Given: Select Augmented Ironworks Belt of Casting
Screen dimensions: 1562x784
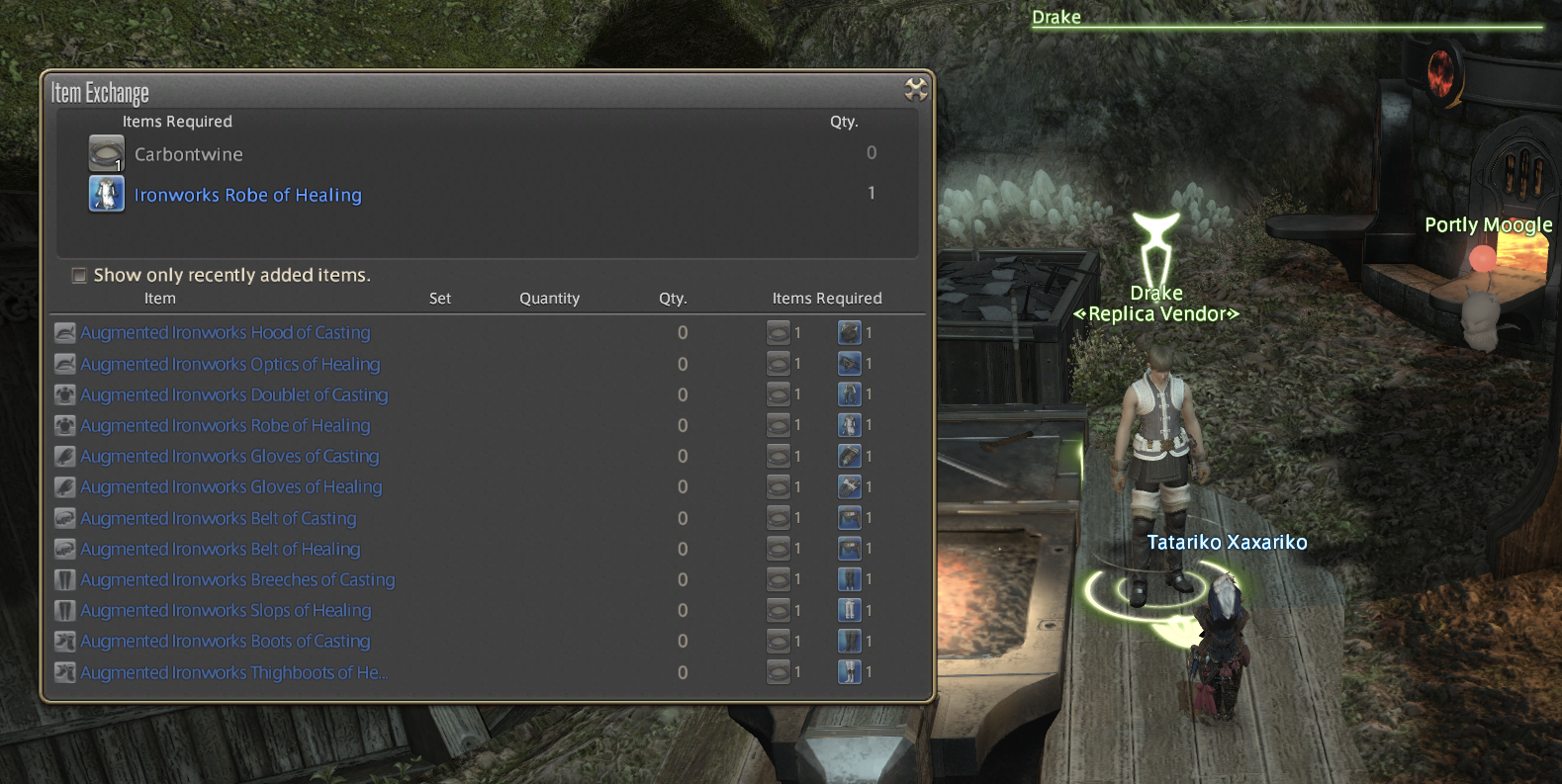Looking at the screenshot, I should tap(218, 519).
